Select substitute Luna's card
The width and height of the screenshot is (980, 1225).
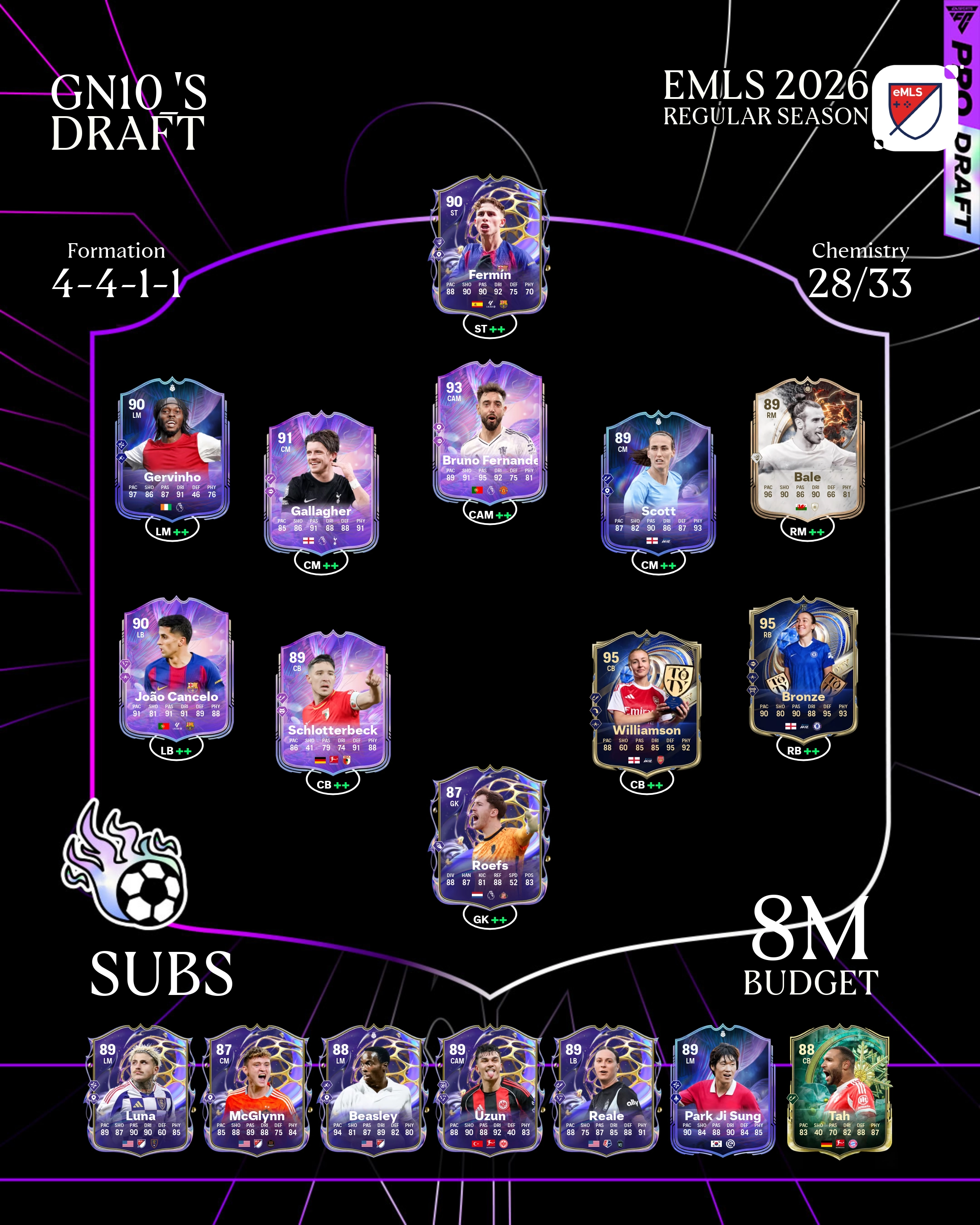140,1090
